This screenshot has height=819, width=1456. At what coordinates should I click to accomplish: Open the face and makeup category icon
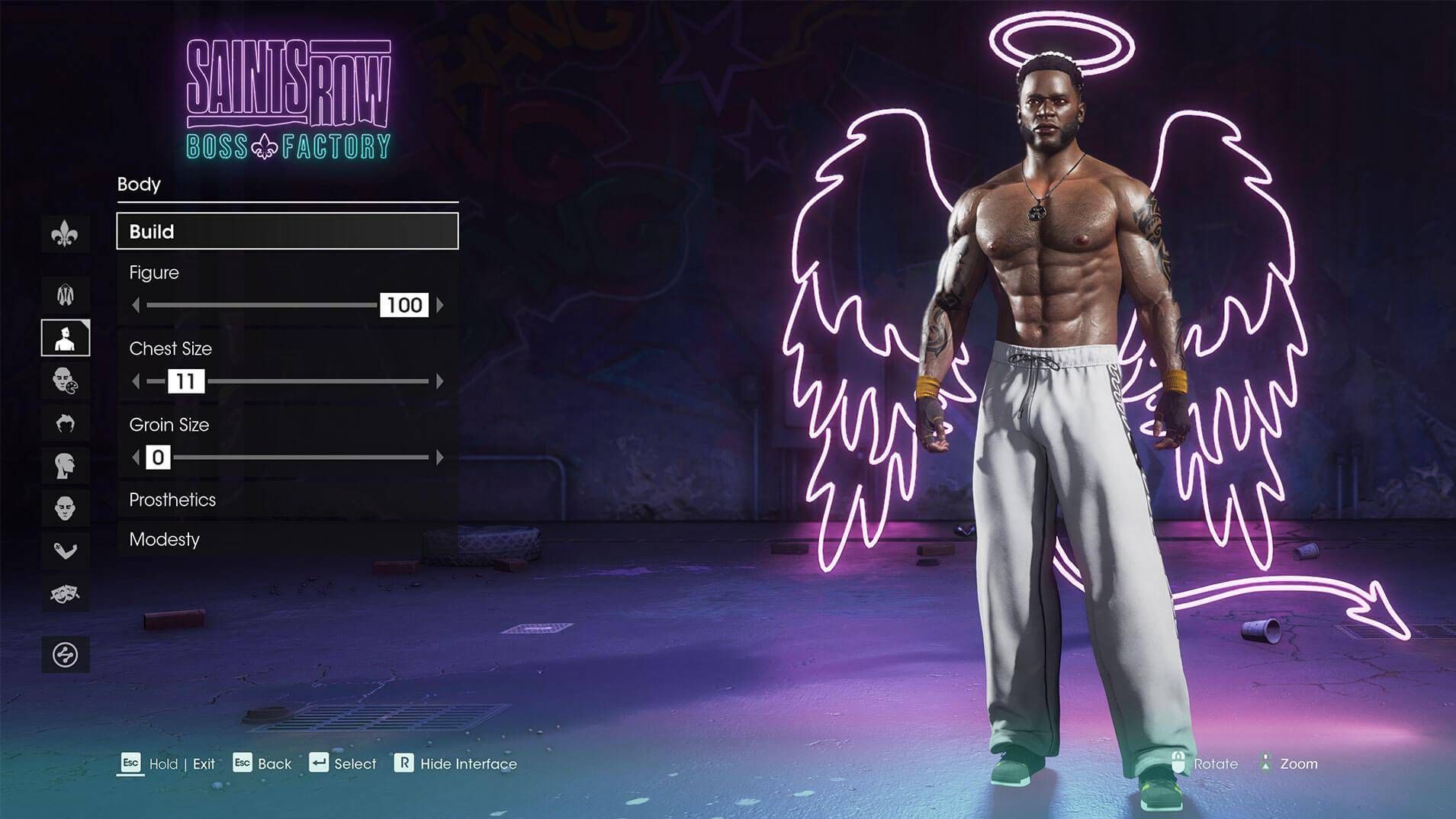coord(66,381)
